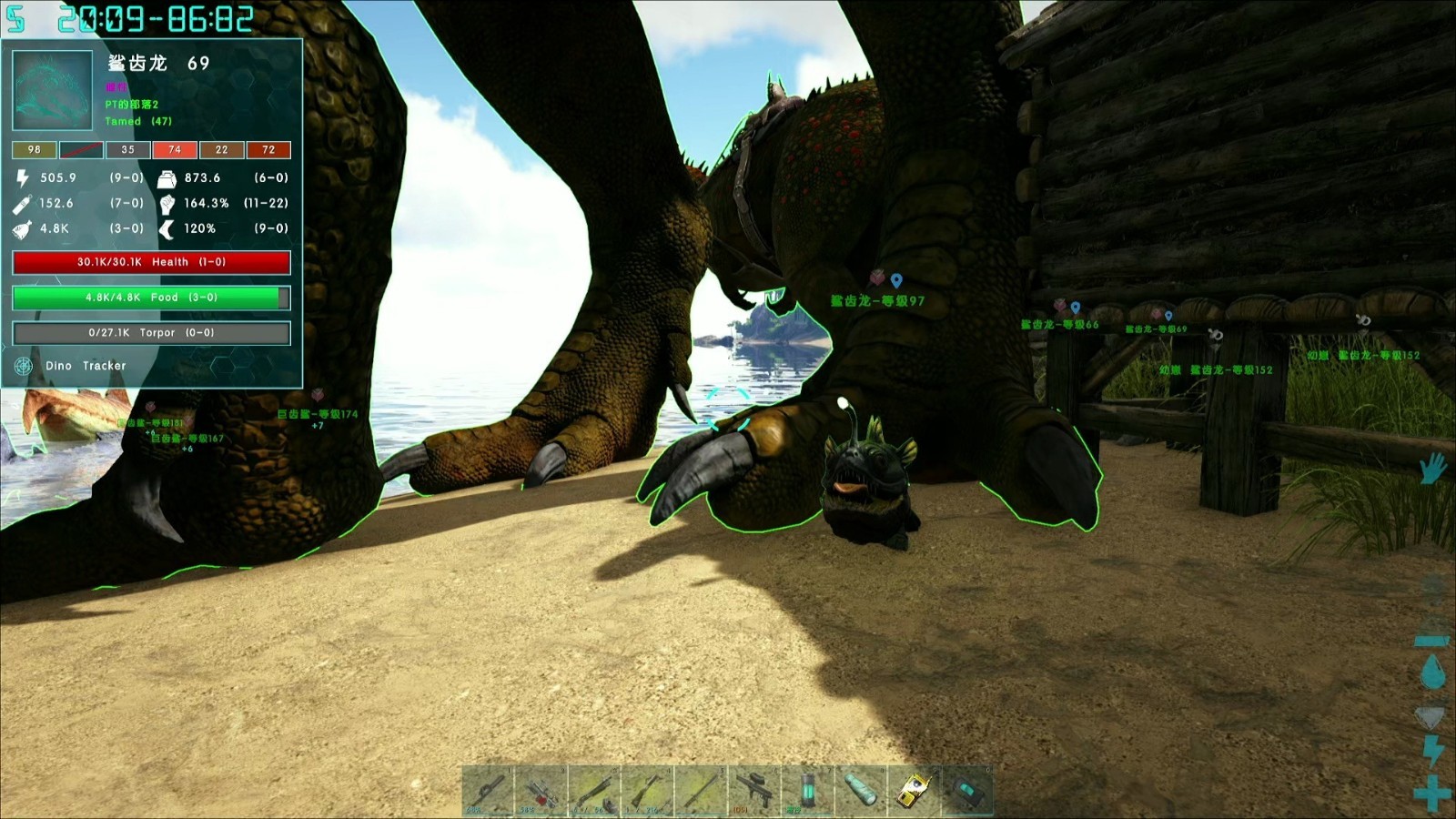
Task: Choose the yellow handheld device slot
Action: coord(915,790)
